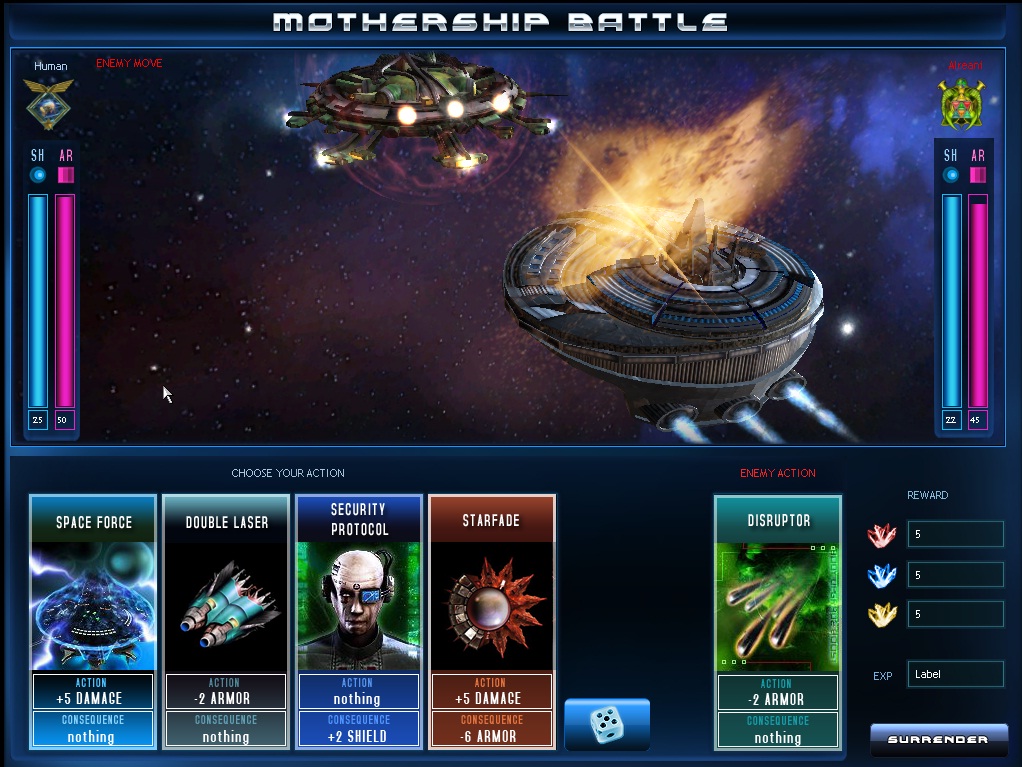This screenshot has height=767, width=1022.
Task: Click the enemy faction turtle emblem
Action: tap(962, 105)
